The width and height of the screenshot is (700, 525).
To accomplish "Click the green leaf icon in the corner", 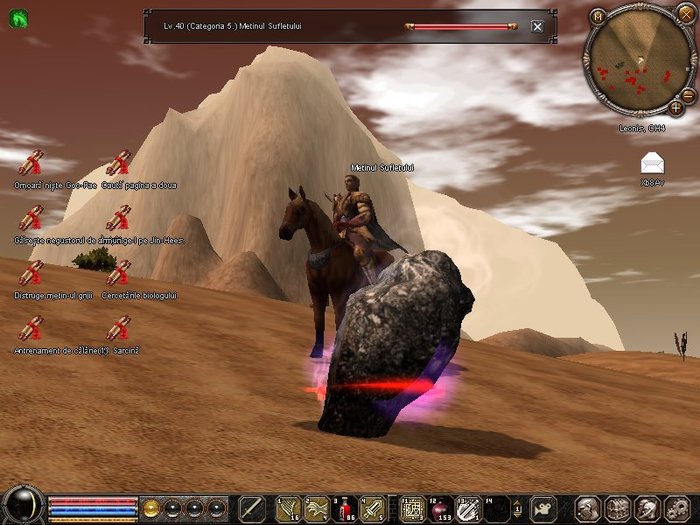I will point(16,16).
